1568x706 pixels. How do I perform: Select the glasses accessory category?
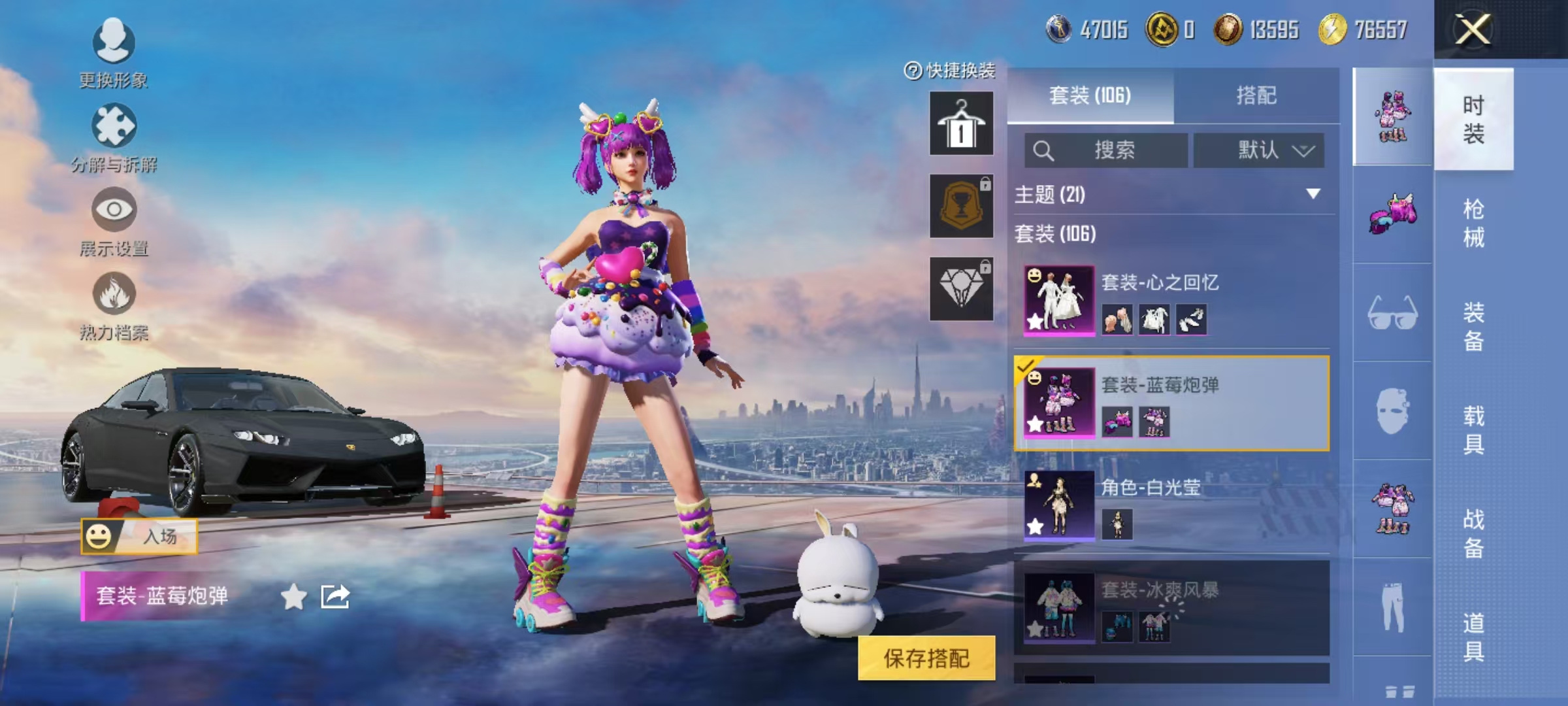(1392, 312)
